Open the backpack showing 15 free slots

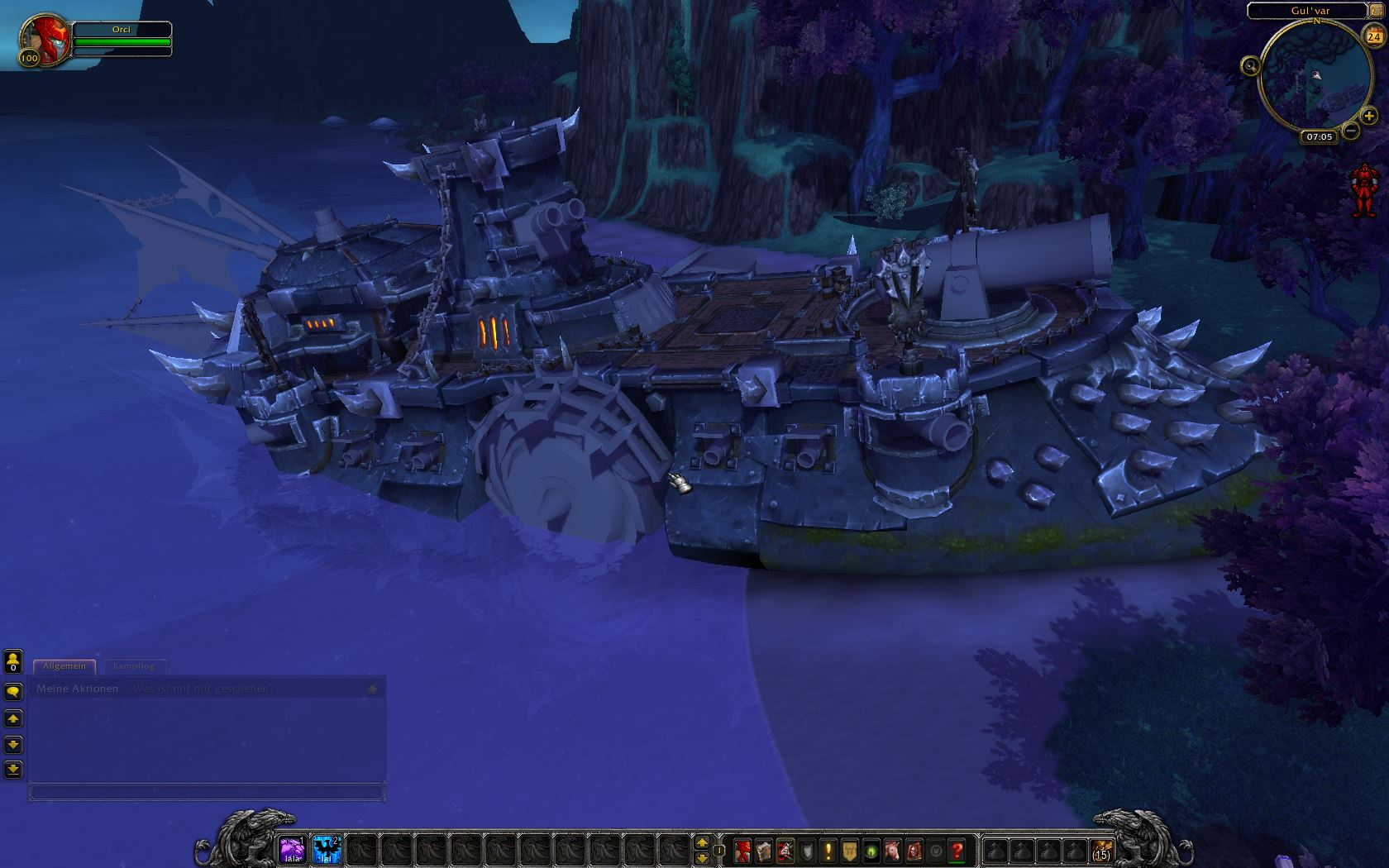pos(1100,850)
